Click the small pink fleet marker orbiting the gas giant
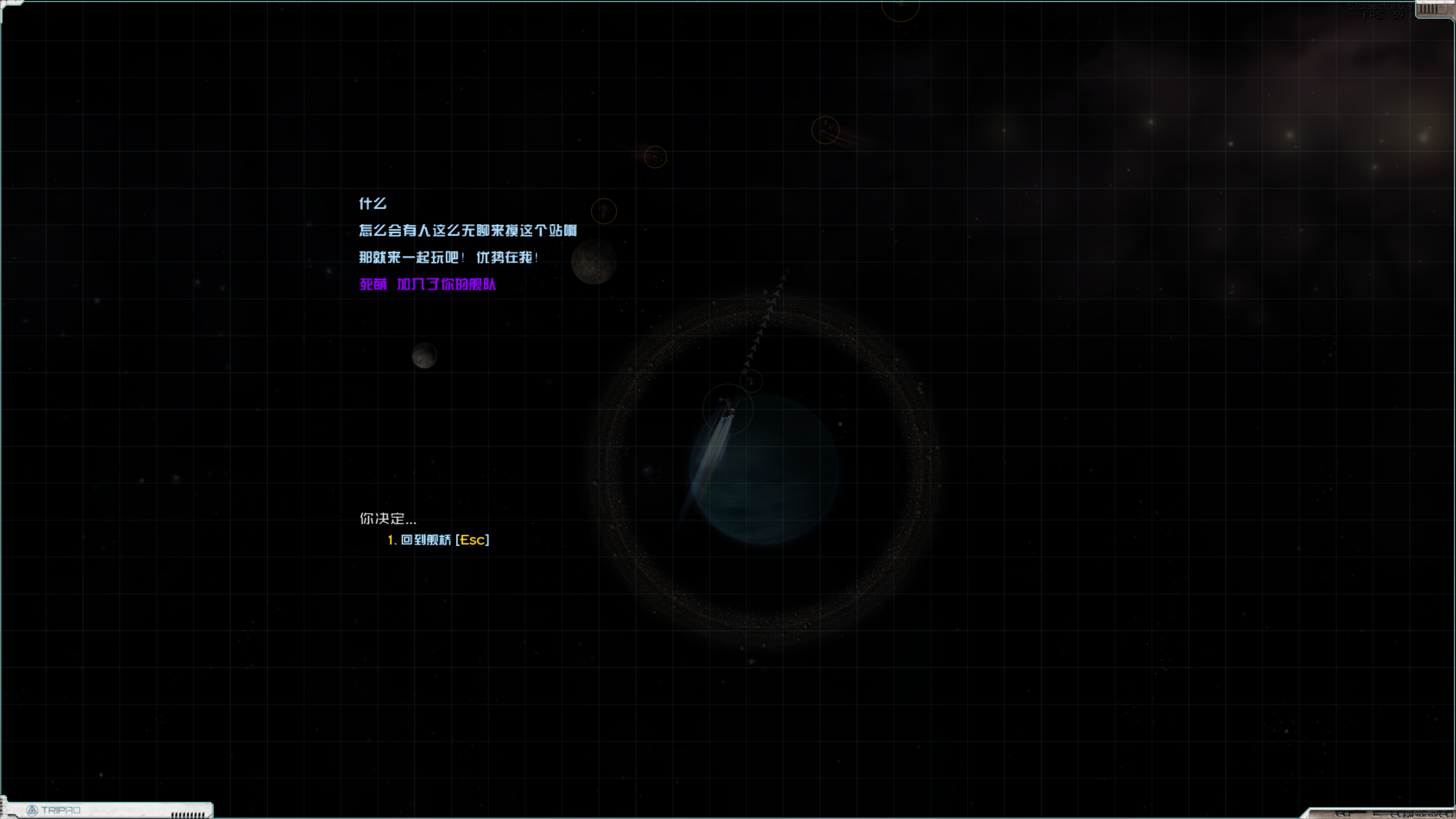The height and width of the screenshot is (819, 1456). (751, 381)
